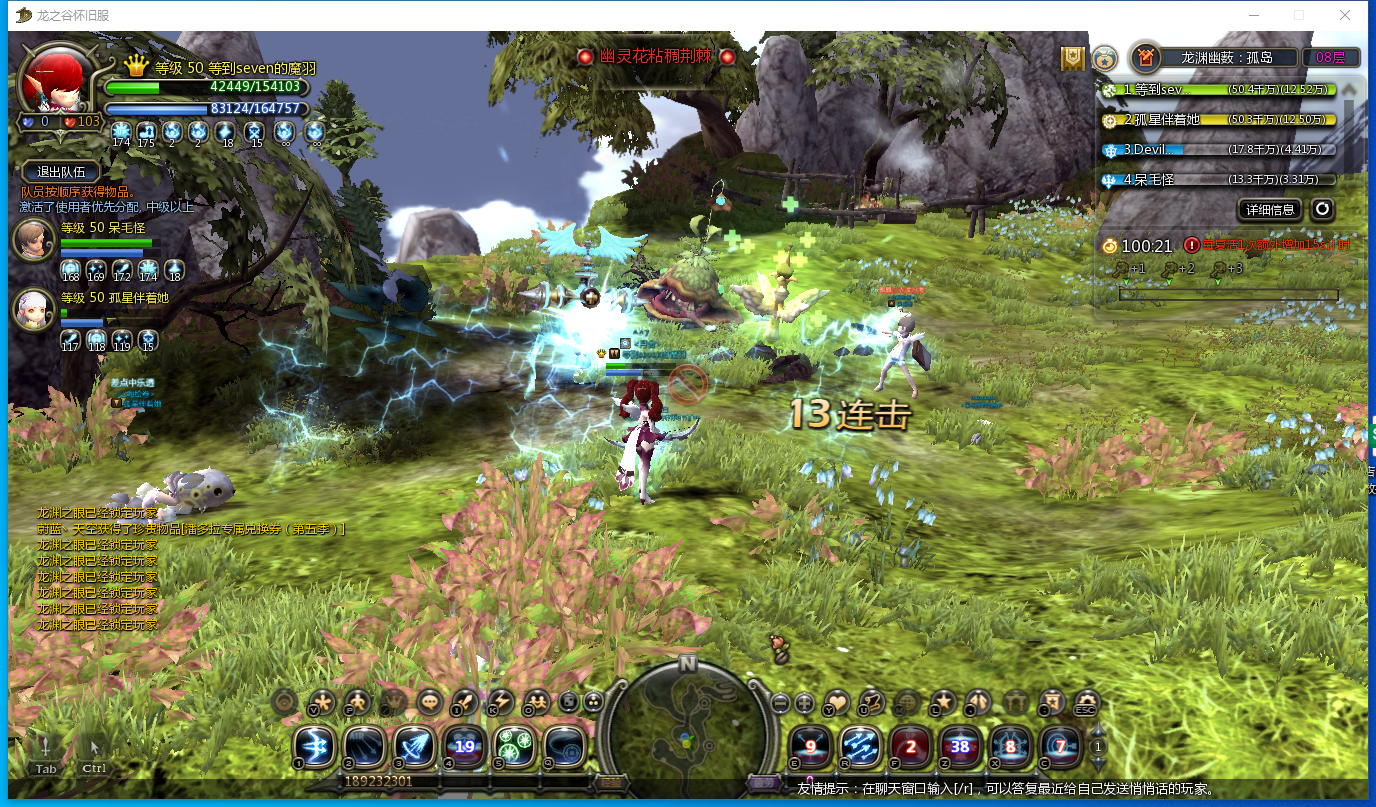Use the AIR arrow skill in slot 2

364,745
